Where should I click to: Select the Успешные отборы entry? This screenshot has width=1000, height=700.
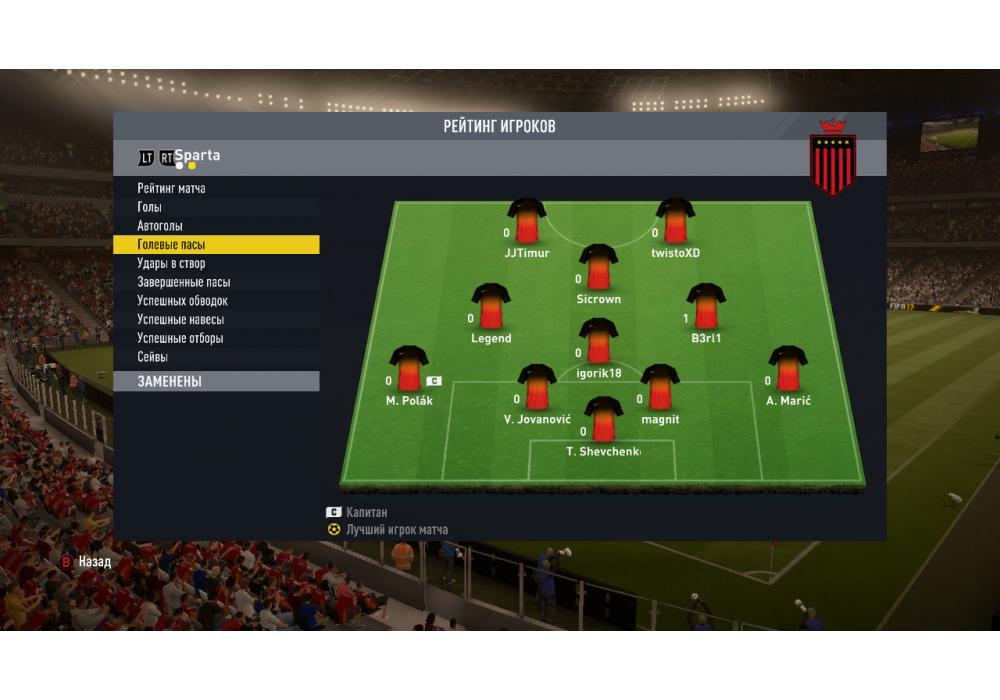coord(180,338)
